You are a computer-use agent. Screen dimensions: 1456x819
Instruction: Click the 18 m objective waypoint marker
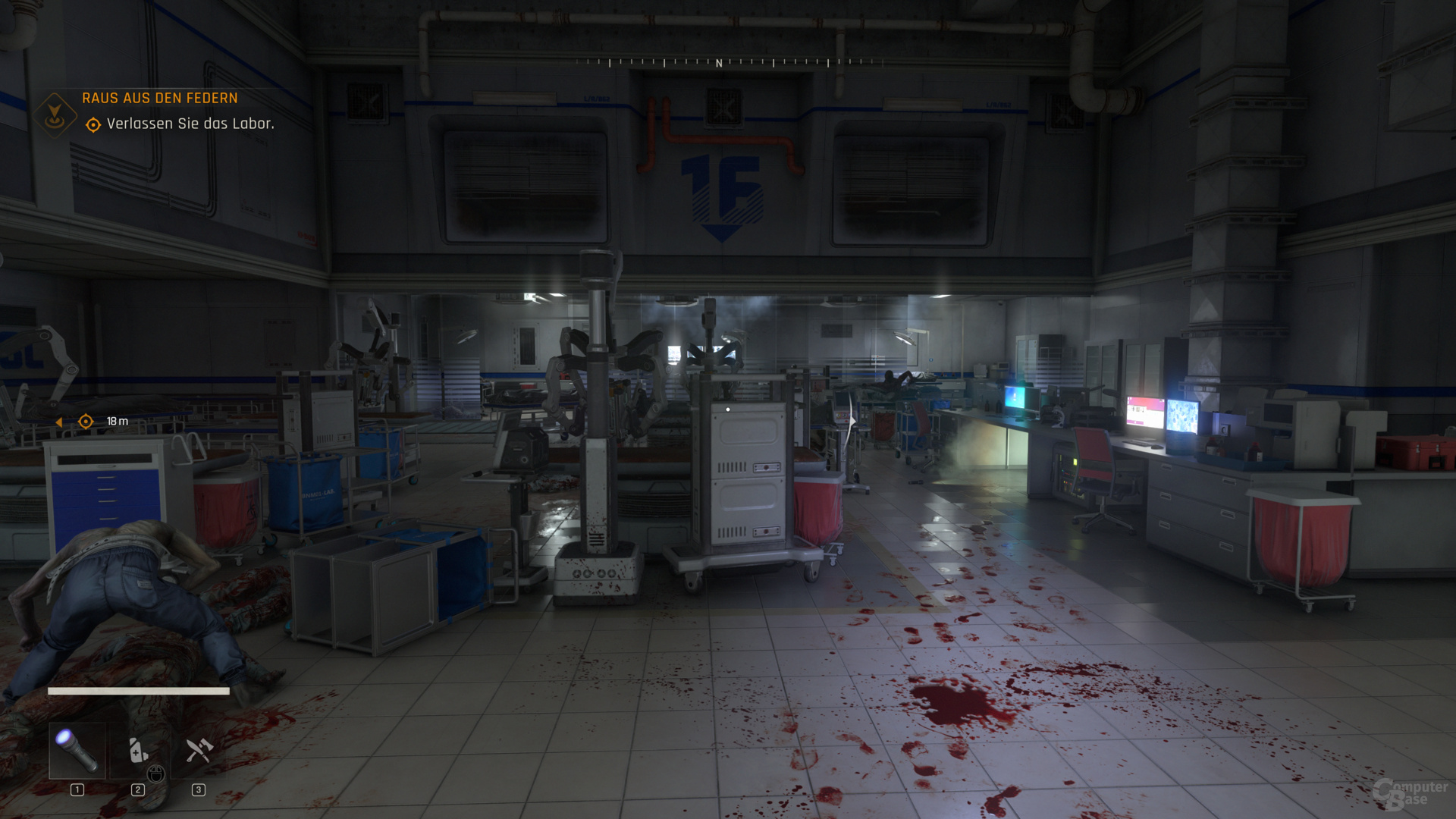[x=86, y=422]
